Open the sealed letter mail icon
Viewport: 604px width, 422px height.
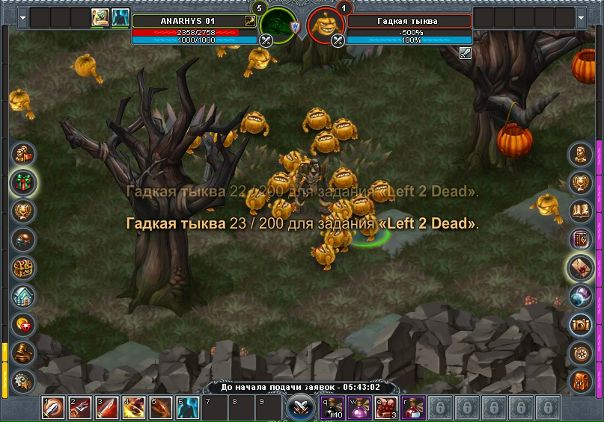tap(581, 267)
